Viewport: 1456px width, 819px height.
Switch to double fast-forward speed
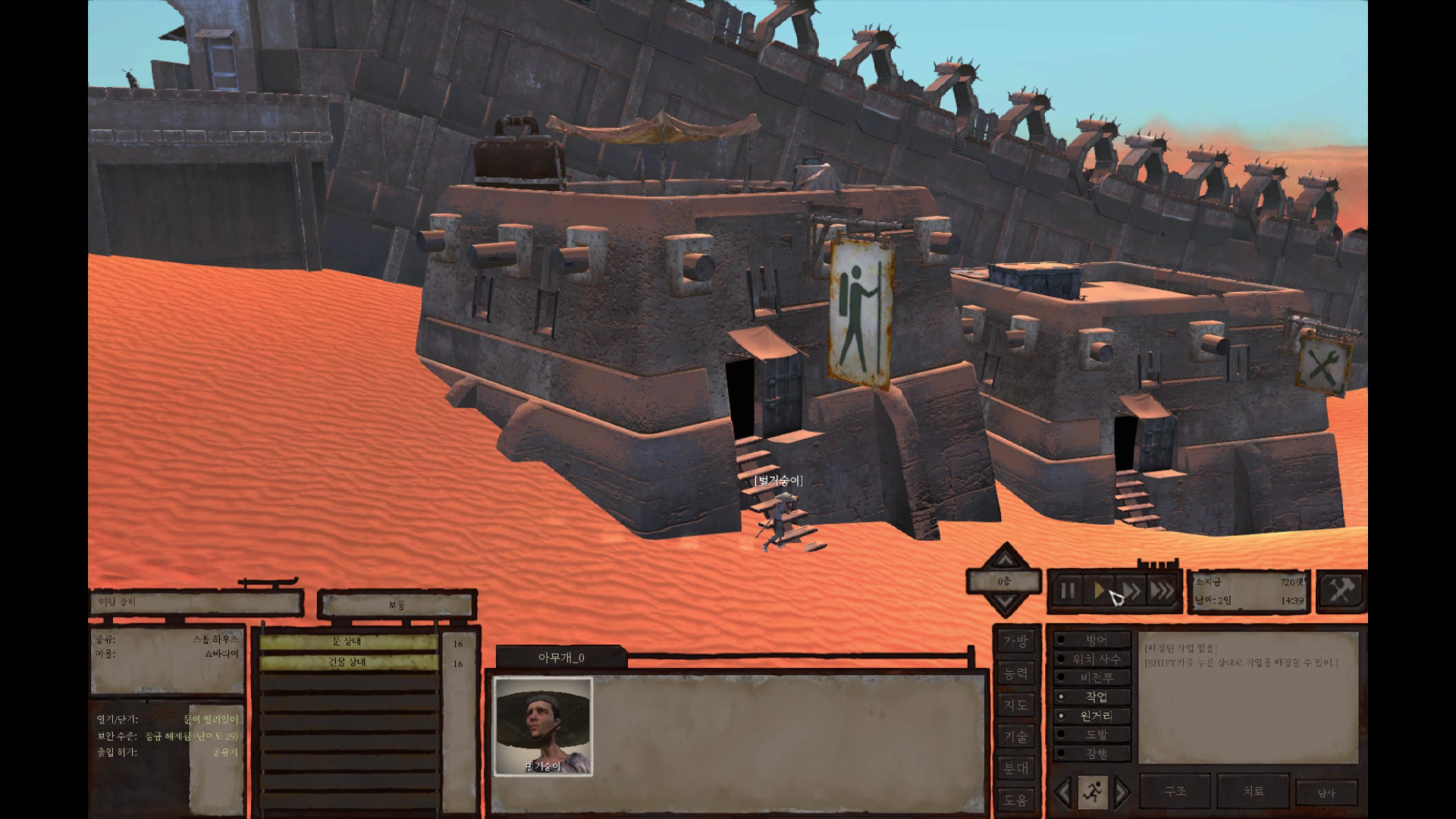1130,591
